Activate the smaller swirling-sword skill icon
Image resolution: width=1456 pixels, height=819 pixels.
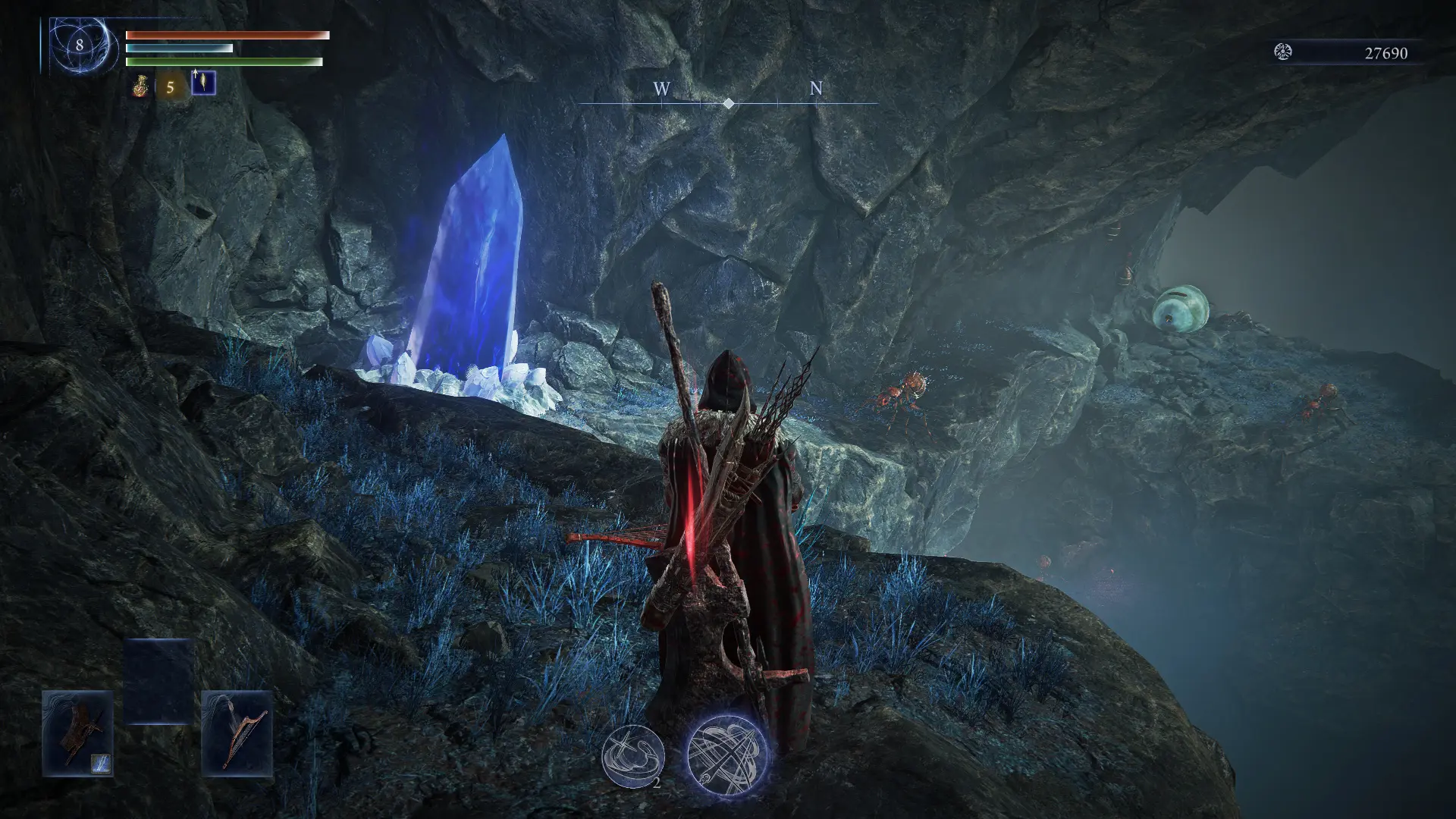(x=632, y=755)
